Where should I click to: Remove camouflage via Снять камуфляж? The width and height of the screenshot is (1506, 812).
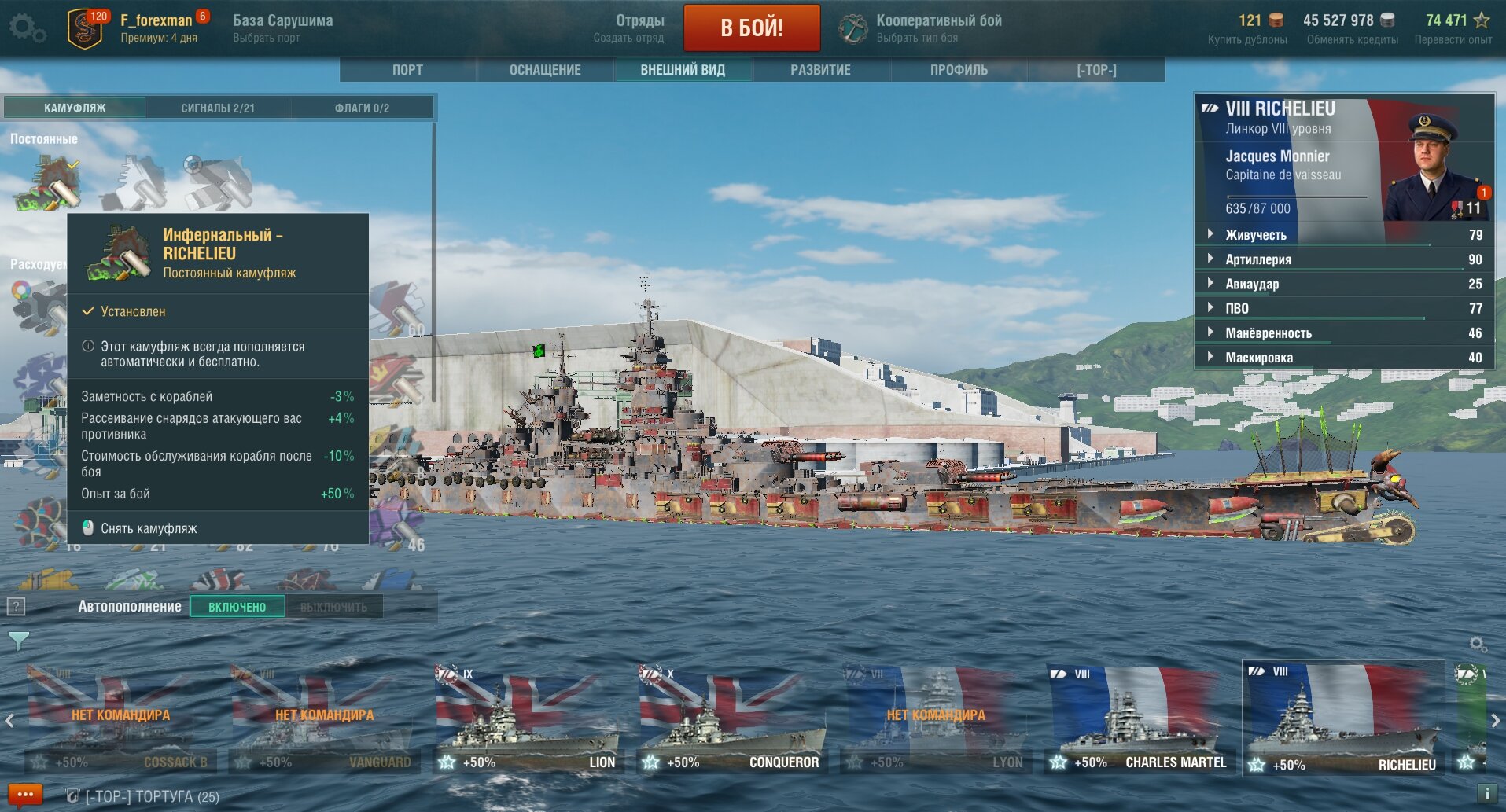[149, 528]
